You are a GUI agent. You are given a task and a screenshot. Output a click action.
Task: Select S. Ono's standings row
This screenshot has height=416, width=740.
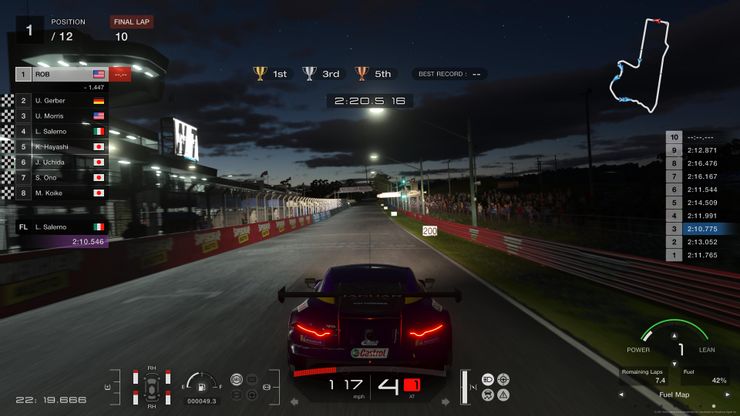pyautogui.click(x=60, y=176)
